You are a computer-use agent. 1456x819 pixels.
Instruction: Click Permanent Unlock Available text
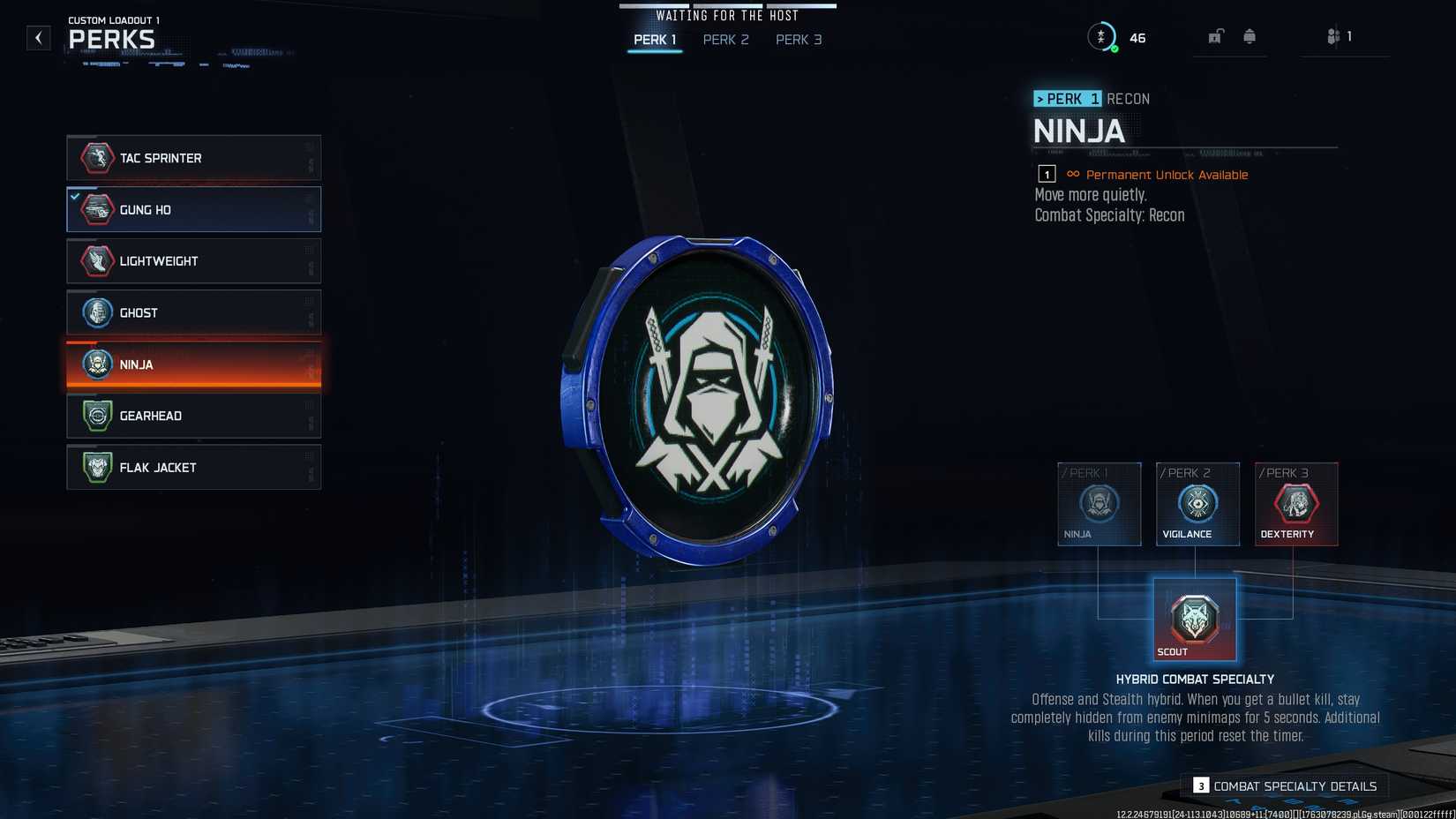1166,175
